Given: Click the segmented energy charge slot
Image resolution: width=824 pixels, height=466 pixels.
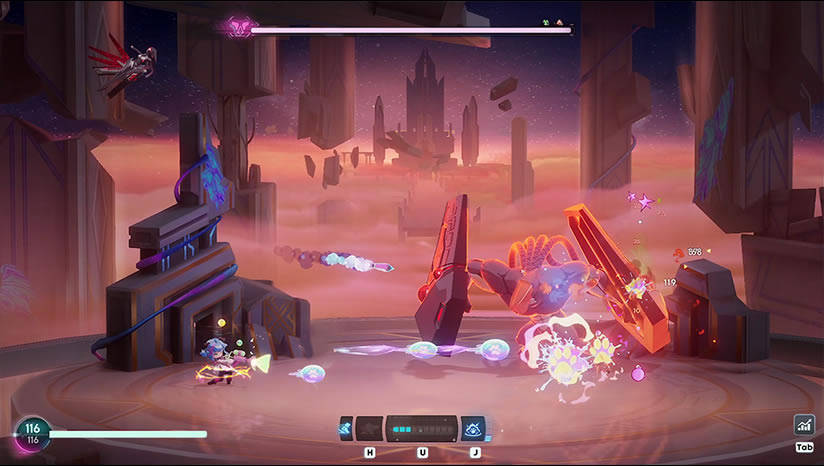Looking at the screenshot, I should point(421,428).
